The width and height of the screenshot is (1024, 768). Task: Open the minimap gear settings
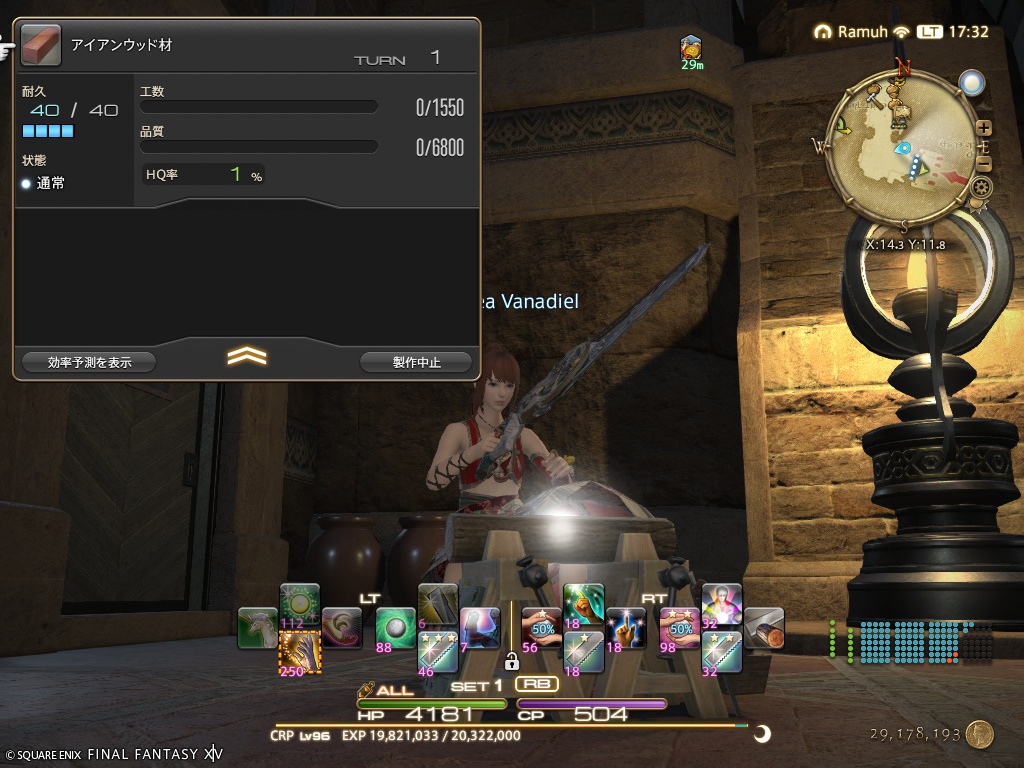coord(981,187)
